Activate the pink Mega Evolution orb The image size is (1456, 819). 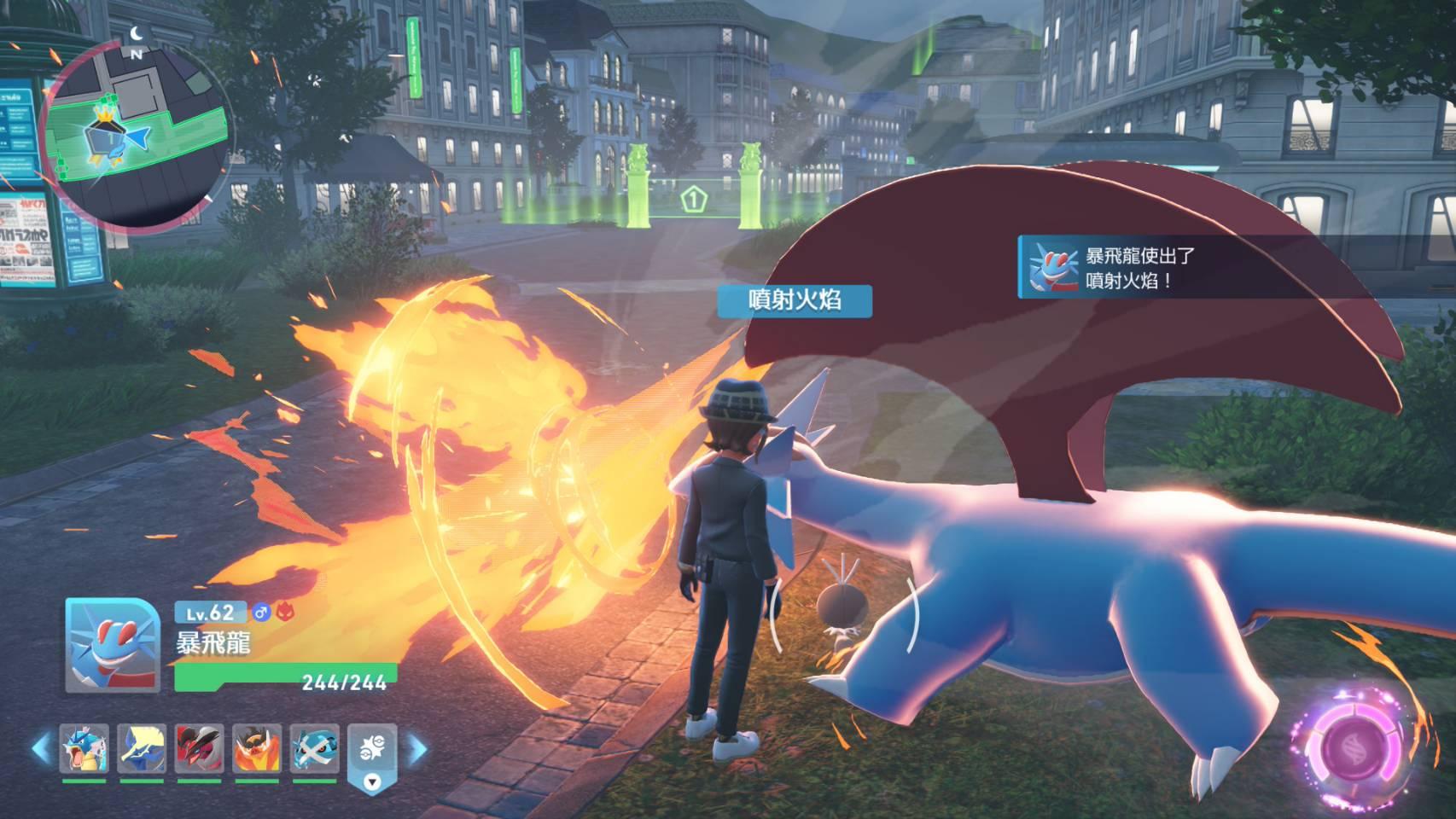coord(1357,746)
